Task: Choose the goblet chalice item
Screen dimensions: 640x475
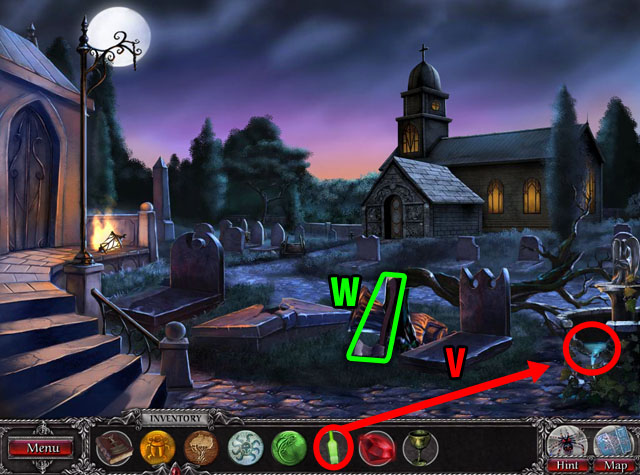Action: click(x=420, y=445)
